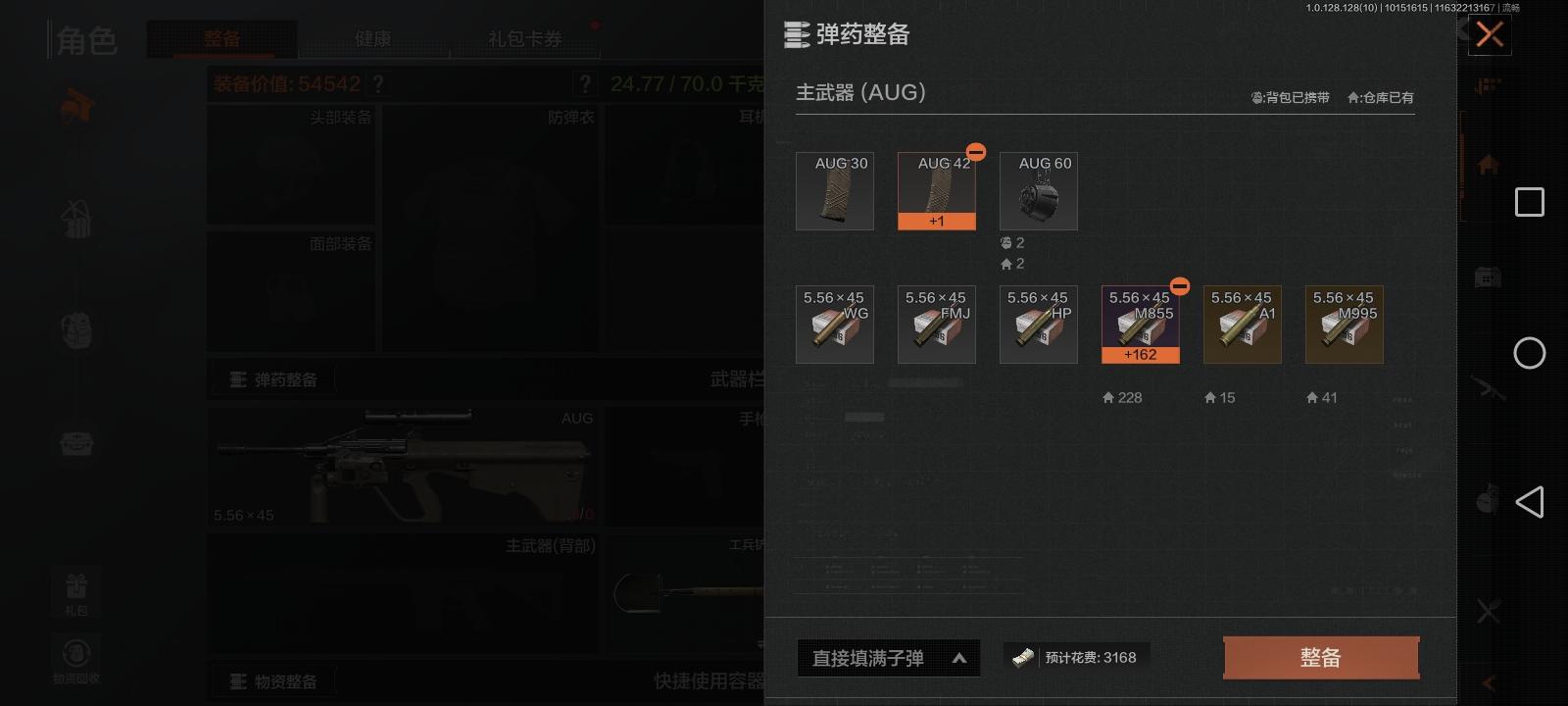Select the 5.56×45 HP ammo card
This screenshot has width=1568, height=706.
coord(1038,324)
